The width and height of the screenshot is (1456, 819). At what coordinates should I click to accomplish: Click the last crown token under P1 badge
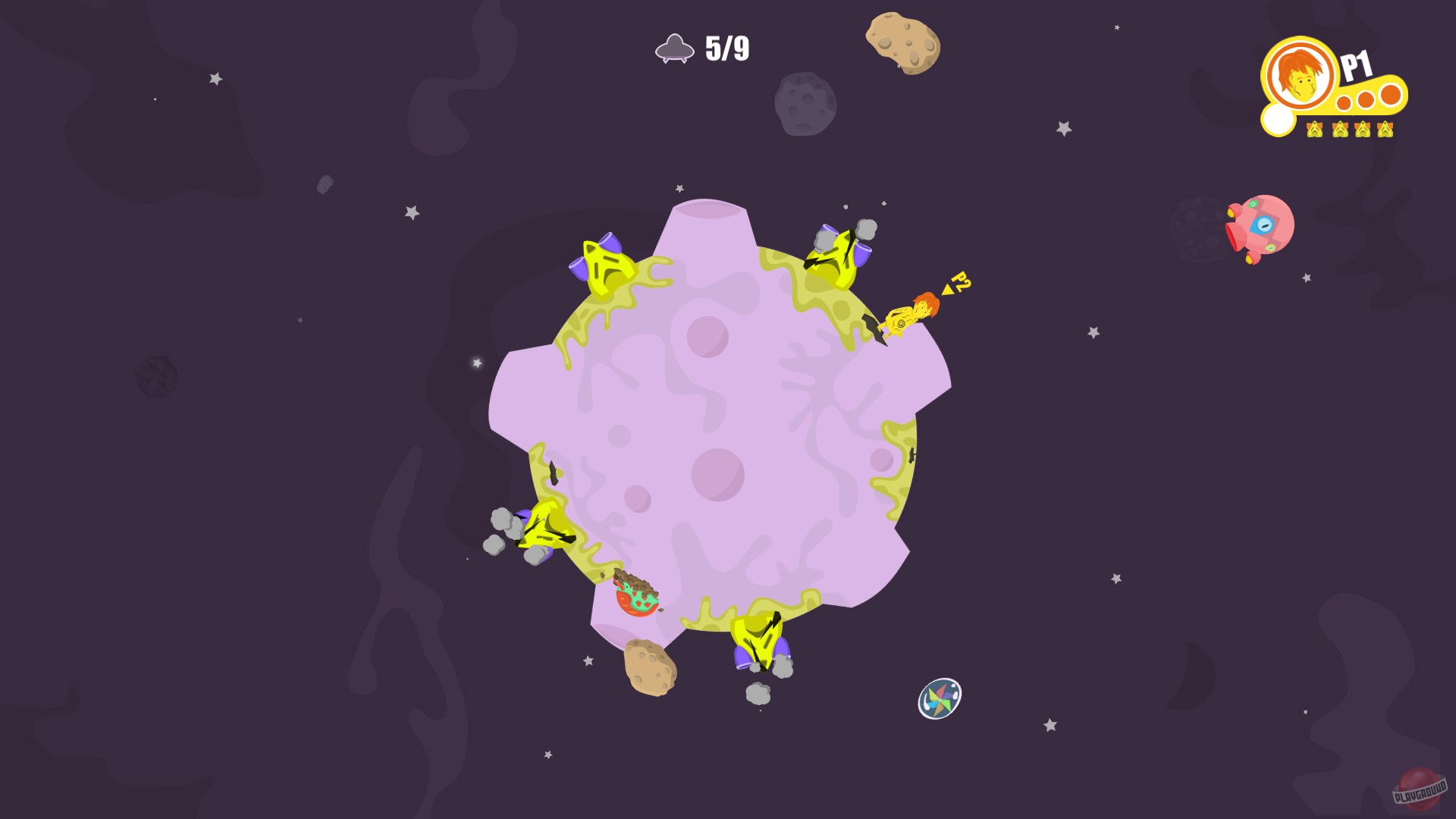coord(1385,130)
